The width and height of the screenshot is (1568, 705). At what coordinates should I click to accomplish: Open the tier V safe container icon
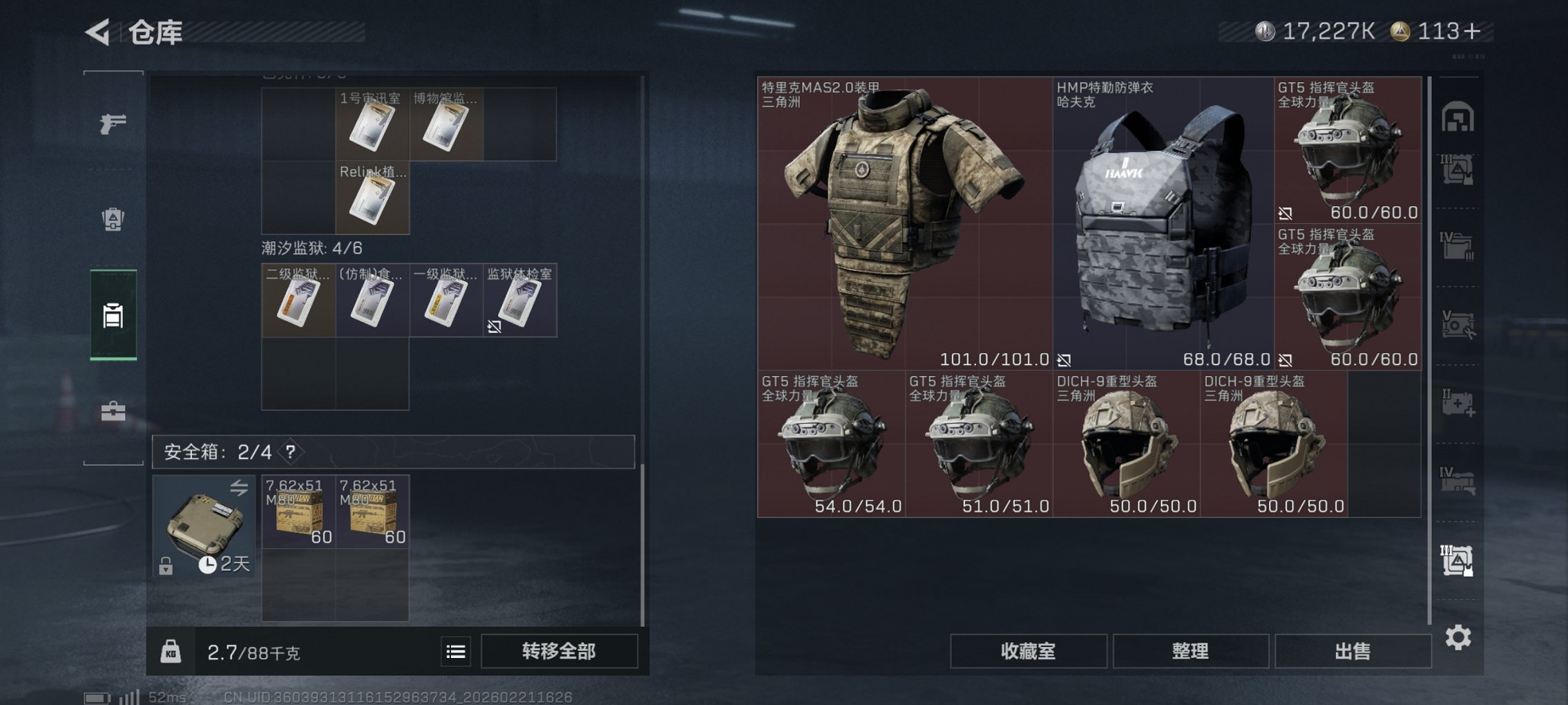click(x=1459, y=323)
